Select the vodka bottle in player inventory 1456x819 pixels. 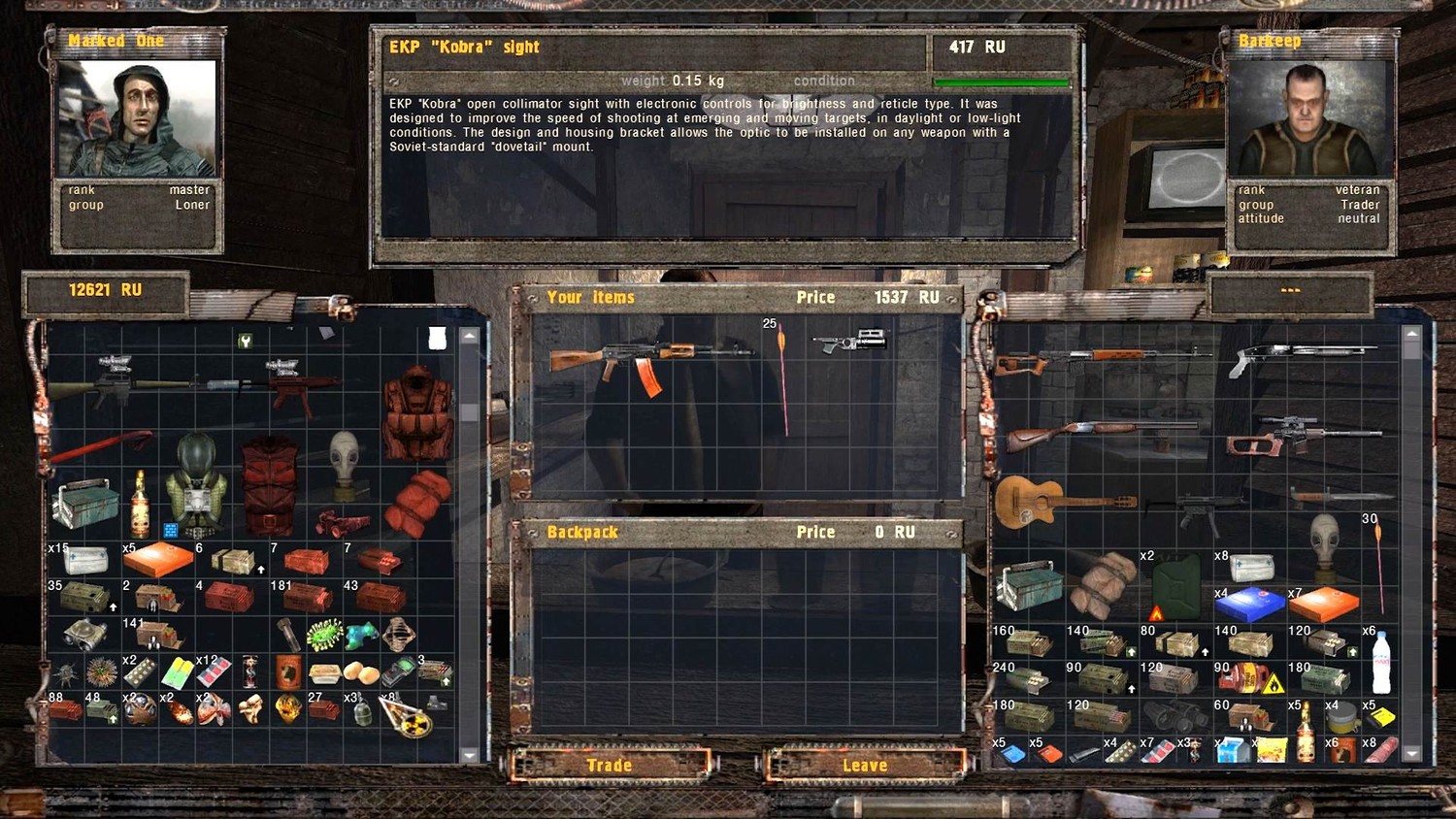tap(141, 504)
